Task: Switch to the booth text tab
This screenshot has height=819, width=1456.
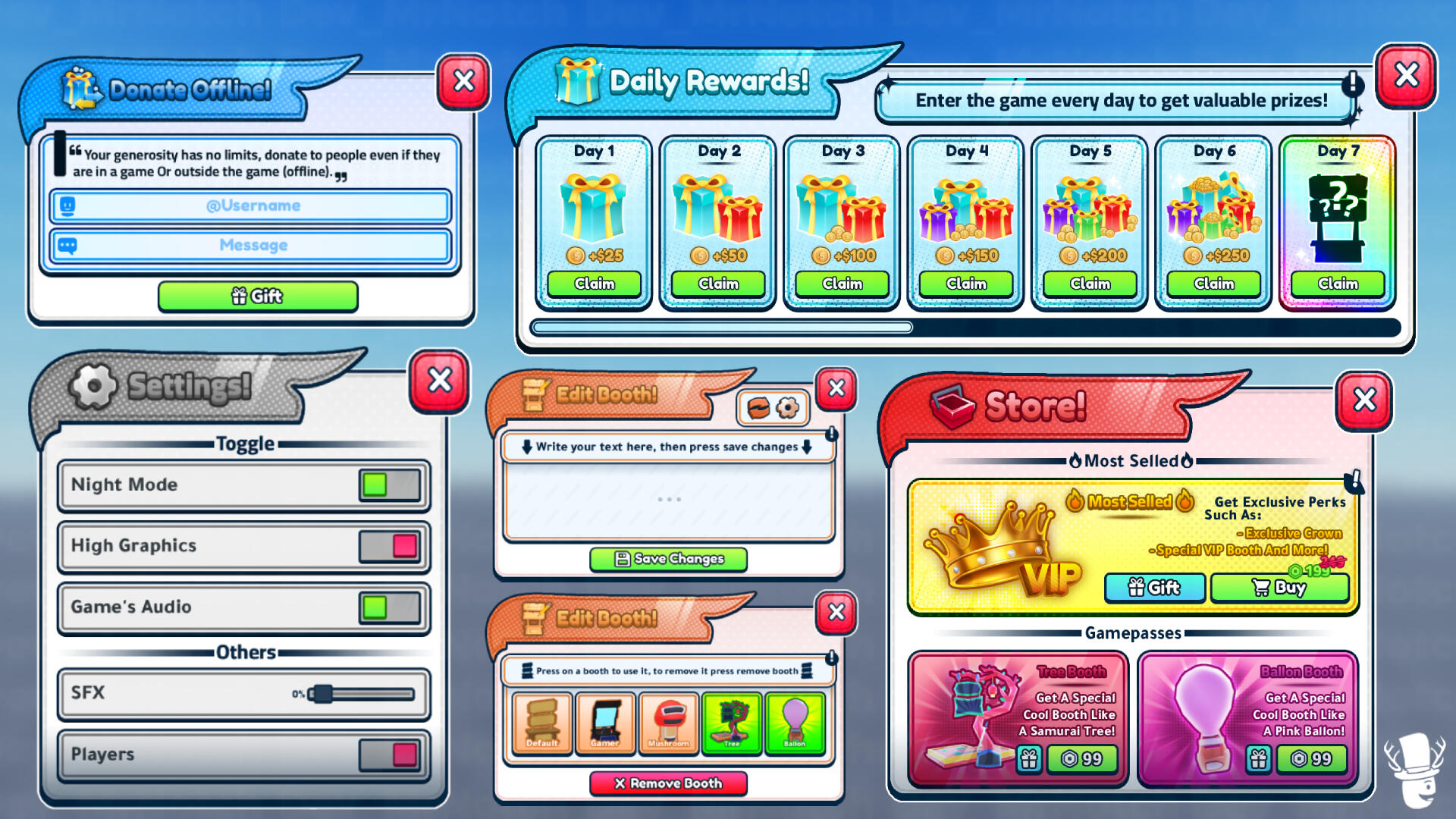Action: pos(757,407)
